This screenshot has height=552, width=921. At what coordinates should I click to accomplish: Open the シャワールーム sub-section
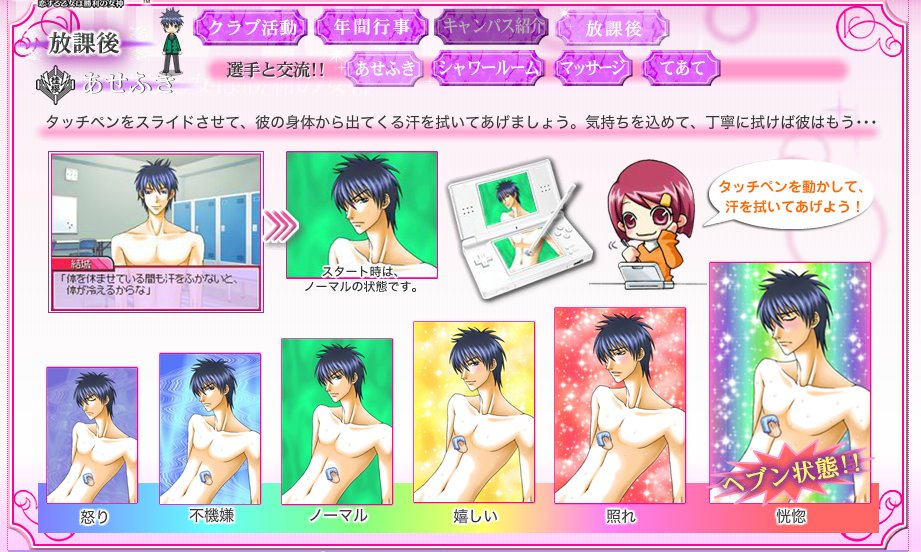click(x=489, y=68)
